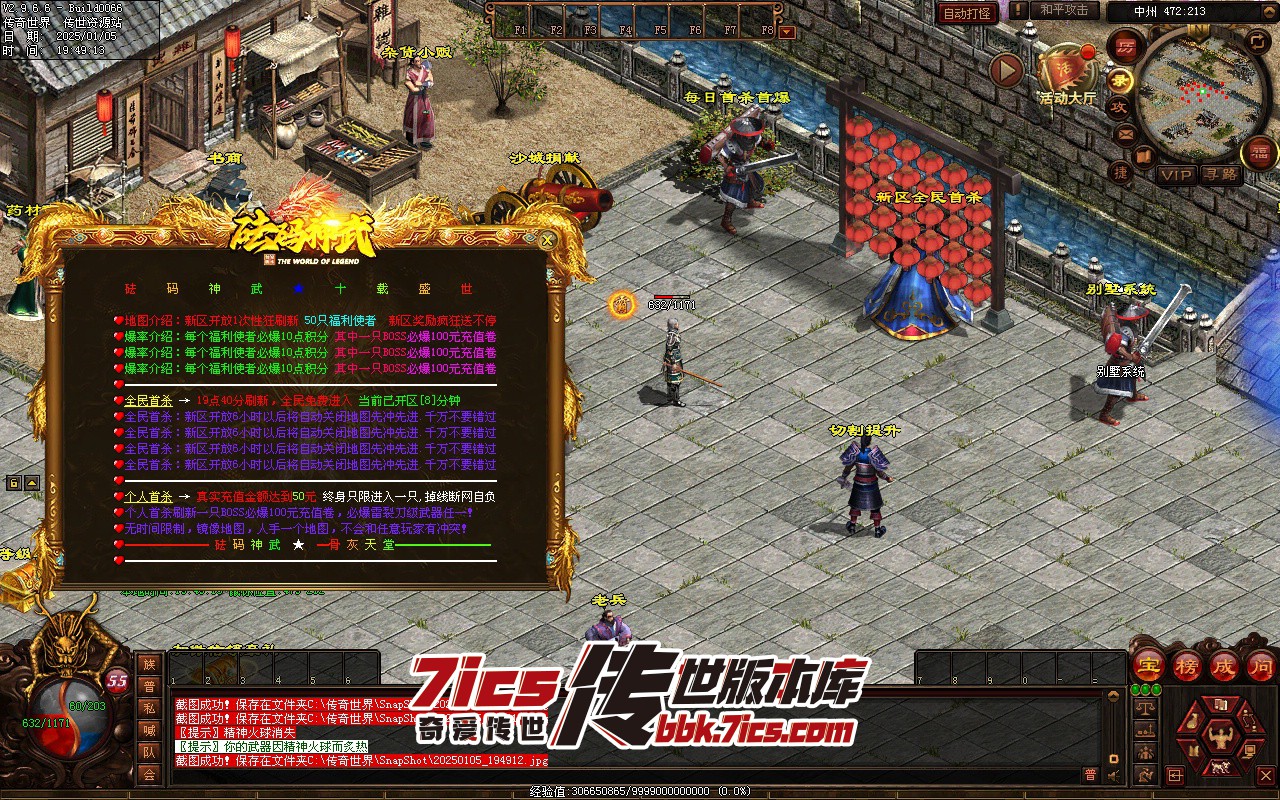
Task: Open the VIP panel
Action: point(1177,175)
